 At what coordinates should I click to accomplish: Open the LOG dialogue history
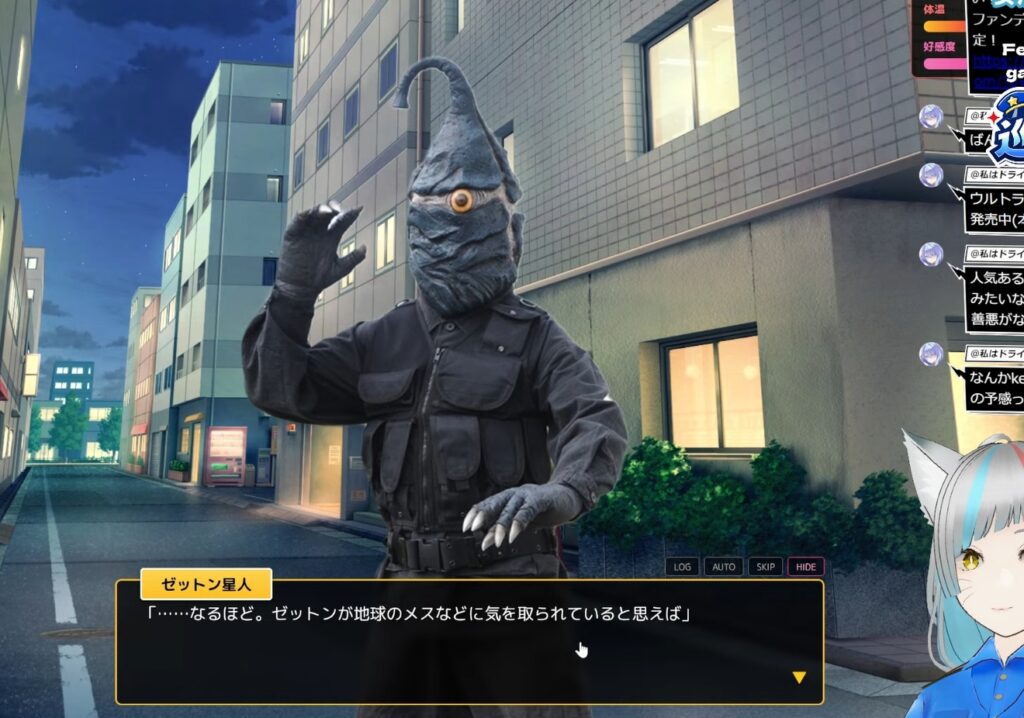(x=682, y=567)
